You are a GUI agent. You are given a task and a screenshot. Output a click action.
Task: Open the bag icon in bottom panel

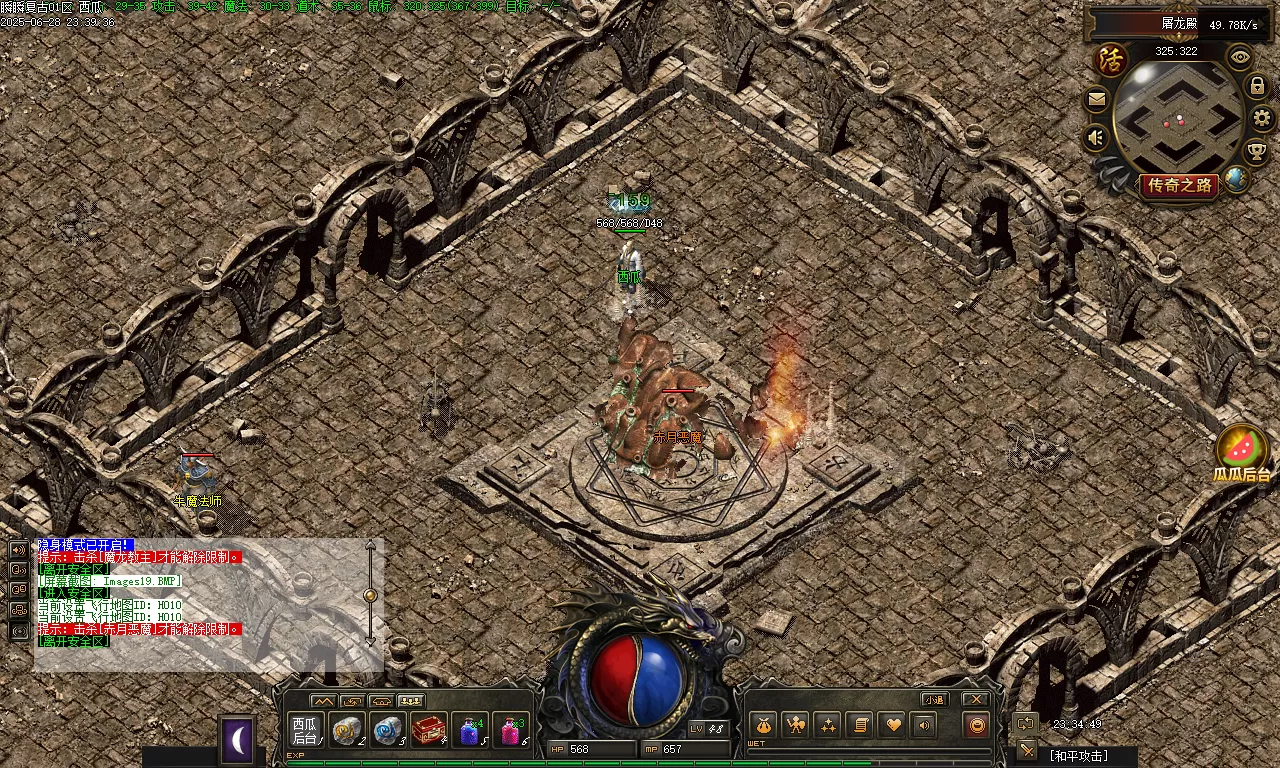point(764,725)
